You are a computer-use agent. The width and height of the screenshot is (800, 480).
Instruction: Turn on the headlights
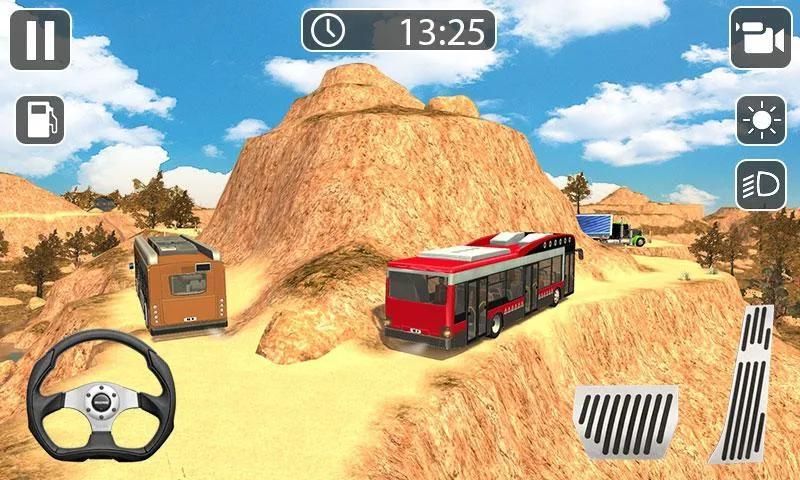pyautogui.click(x=761, y=185)
